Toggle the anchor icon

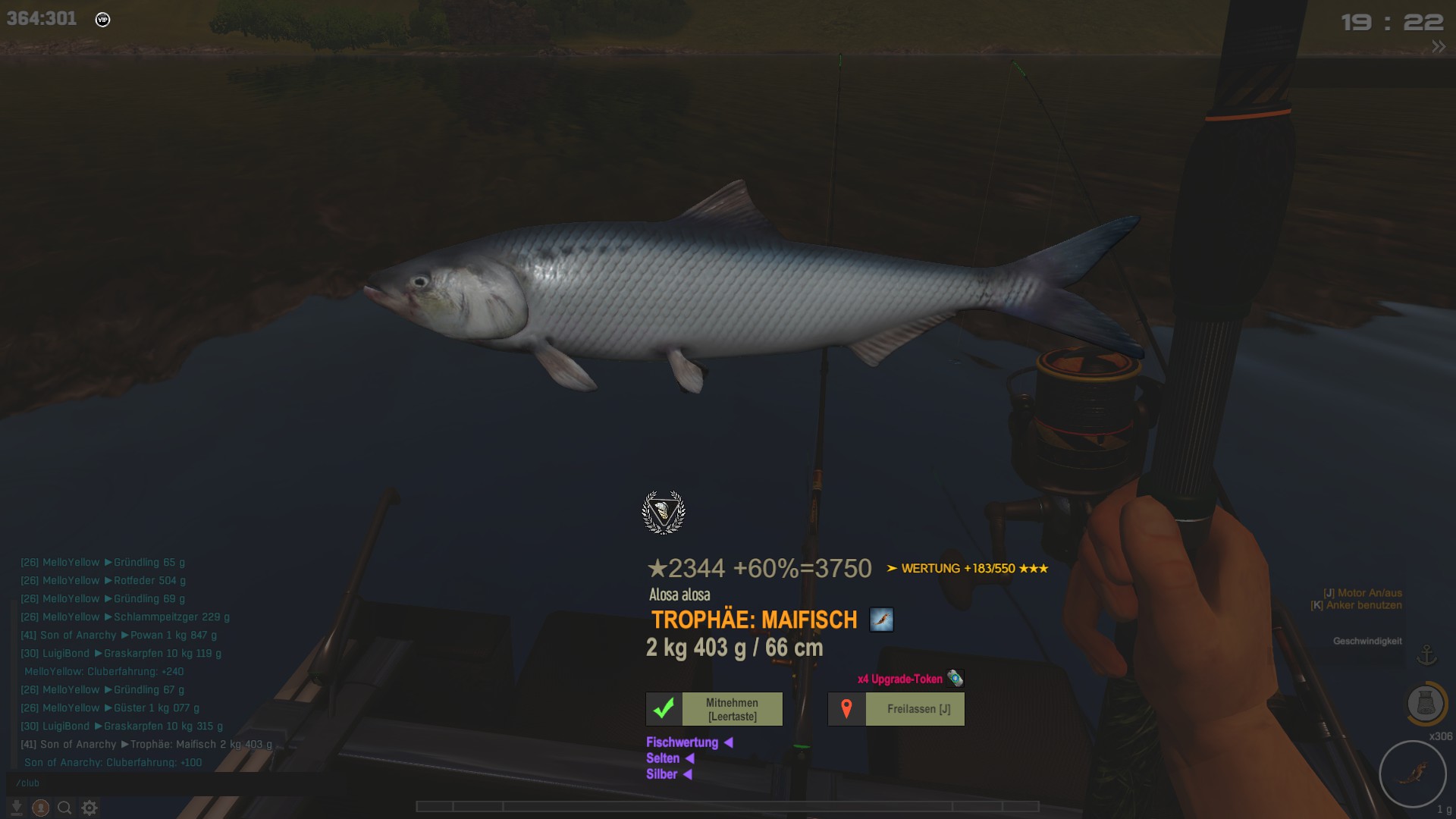1427,654
